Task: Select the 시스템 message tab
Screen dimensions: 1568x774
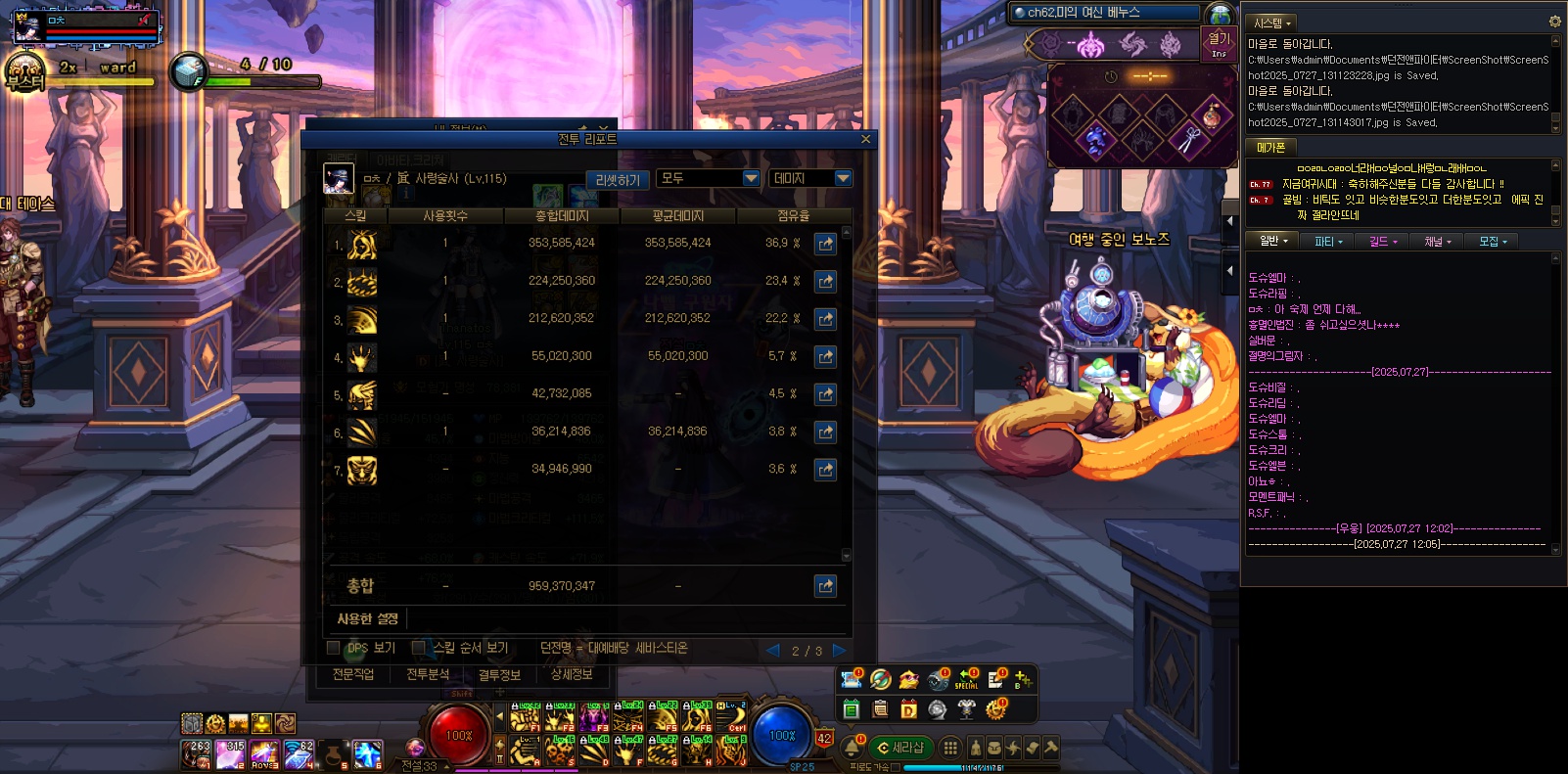Action: [x=1272, y=23]
